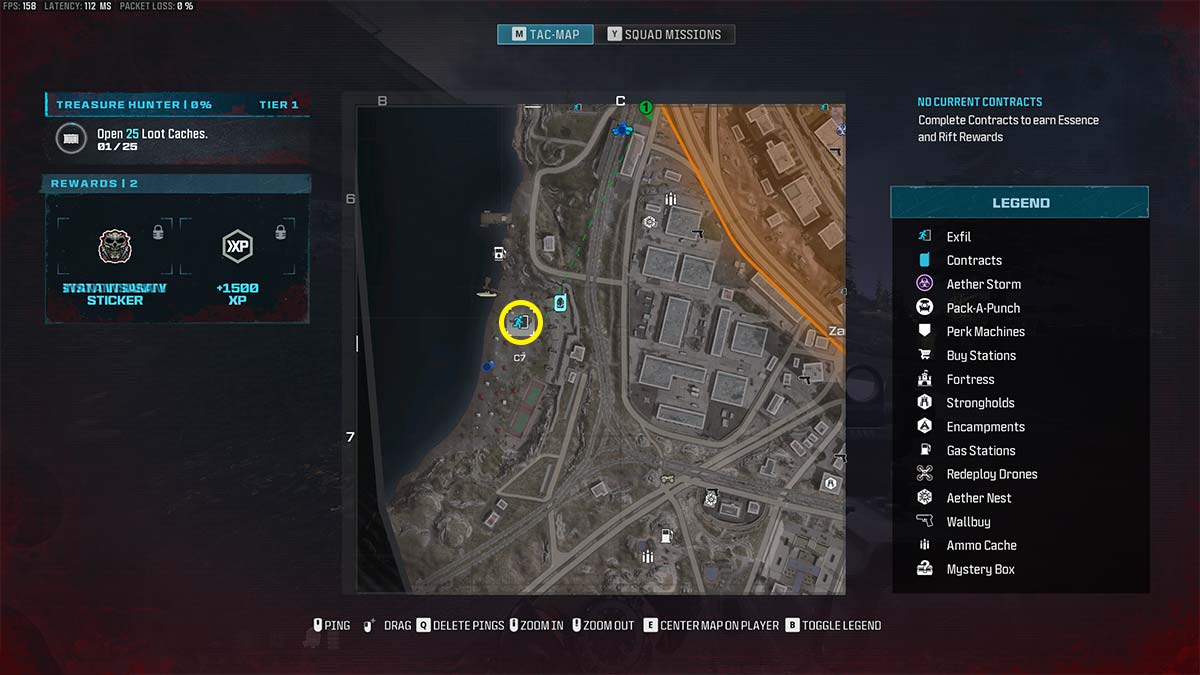Screen dimensions: 1200x675
Task: Pick the Pack-A-Punch legend entry
Action: click(983, 308)
